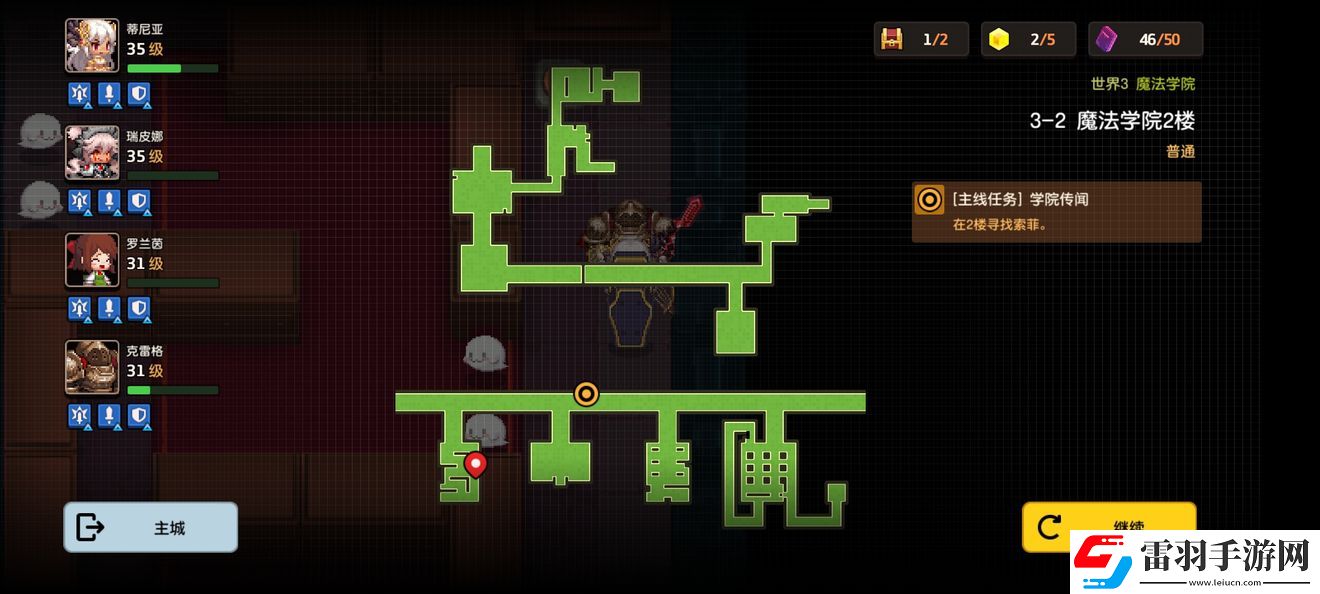Image resolution: width=1320 pixels, height=594 pixels.
Task: Tap the purple gem counter
Action: (x=1106, y=39)
